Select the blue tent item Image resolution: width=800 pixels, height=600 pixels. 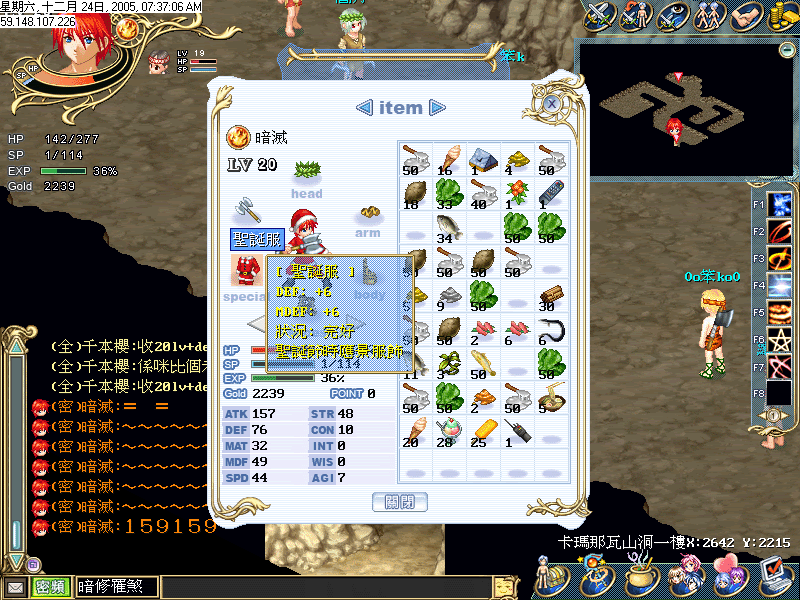[x=482, y=160]
